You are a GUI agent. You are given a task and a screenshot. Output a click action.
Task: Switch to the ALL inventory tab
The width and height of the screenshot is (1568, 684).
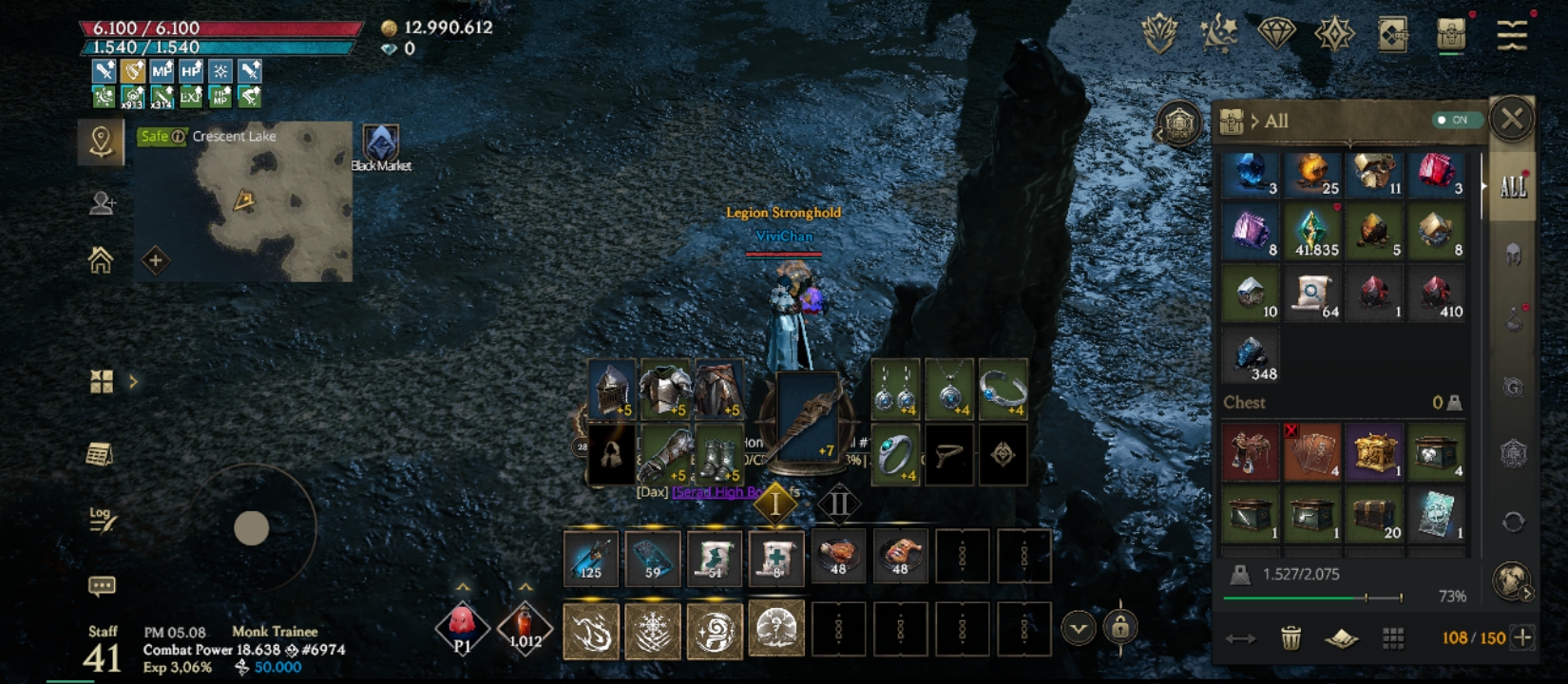click(1512, 186)
